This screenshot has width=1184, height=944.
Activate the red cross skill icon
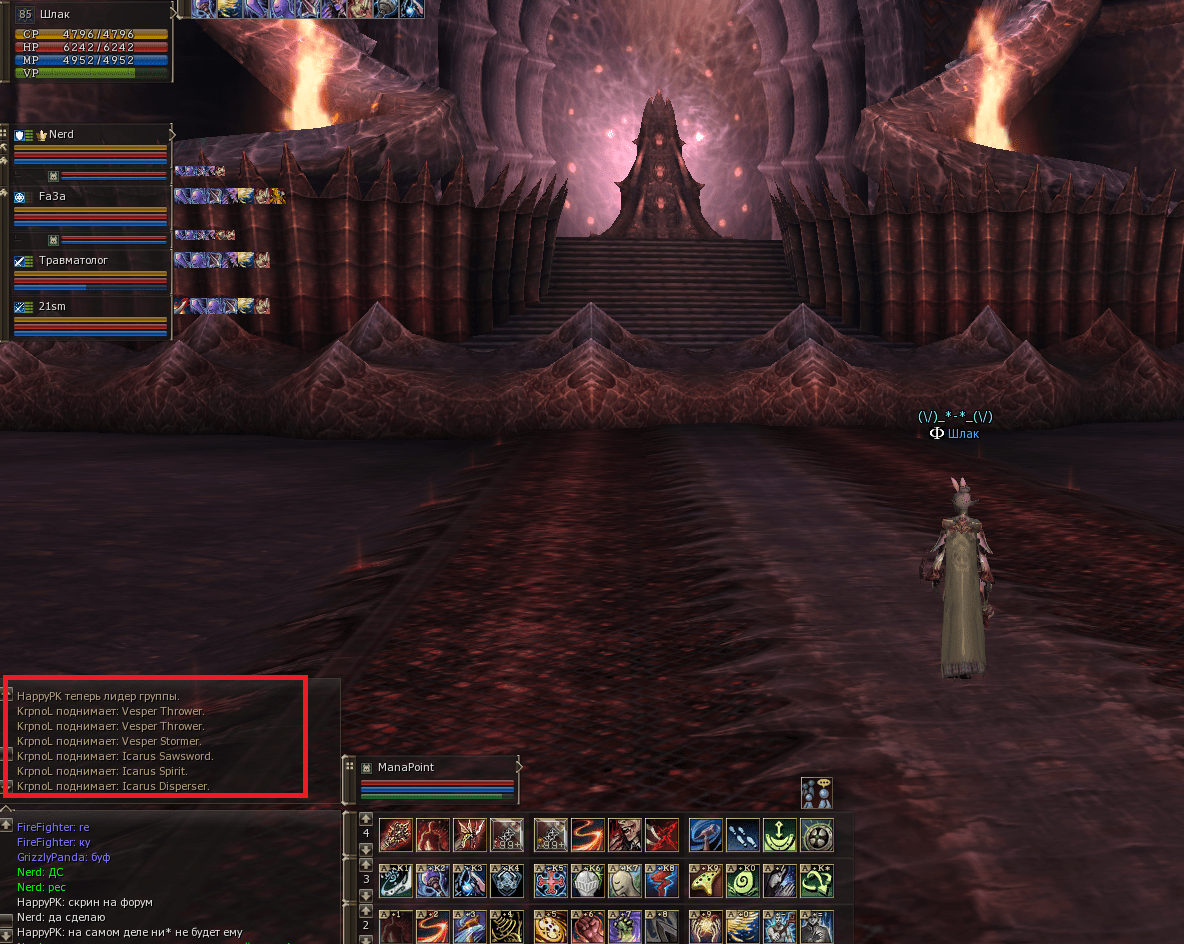tap(550, 881)
